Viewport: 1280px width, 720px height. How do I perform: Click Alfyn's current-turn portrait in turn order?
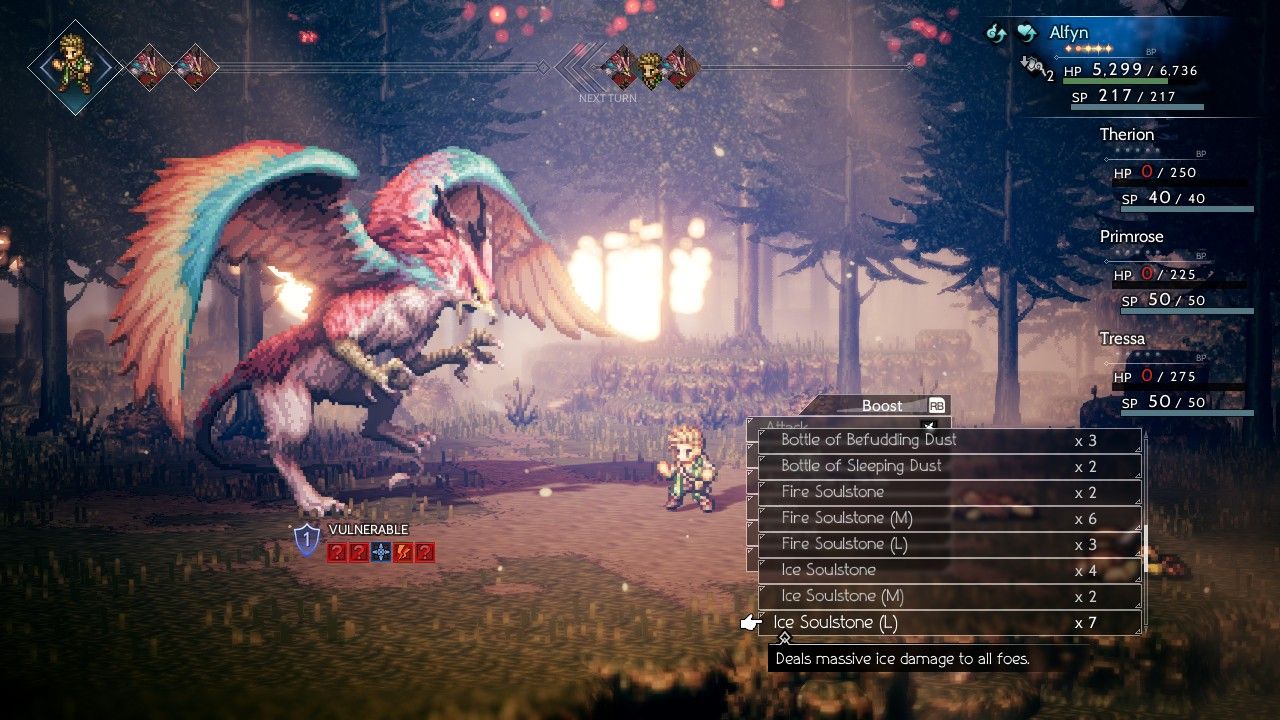[x=74, y=66]
